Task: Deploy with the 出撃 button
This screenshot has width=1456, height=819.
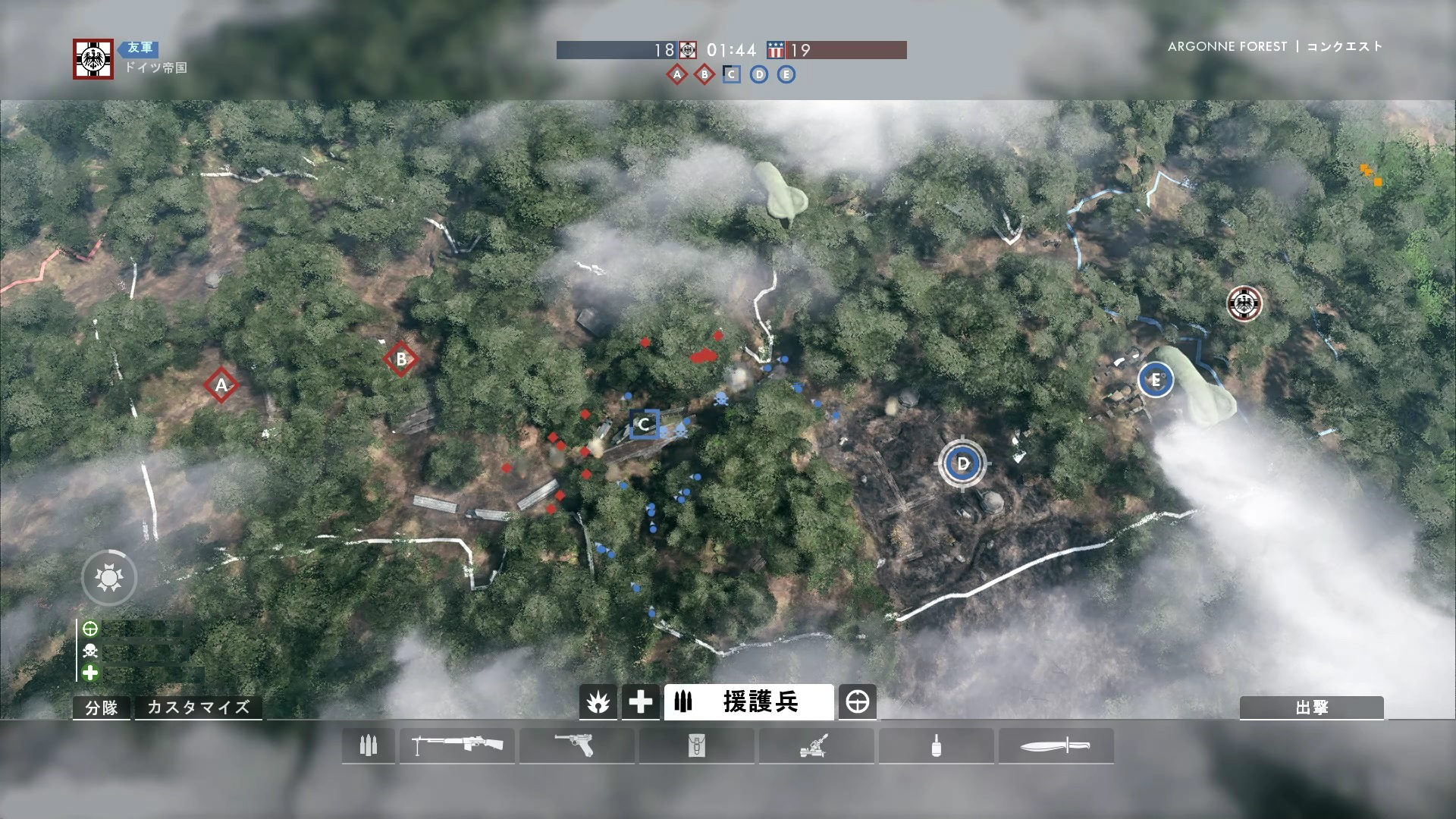Action: coord(1311,708)
